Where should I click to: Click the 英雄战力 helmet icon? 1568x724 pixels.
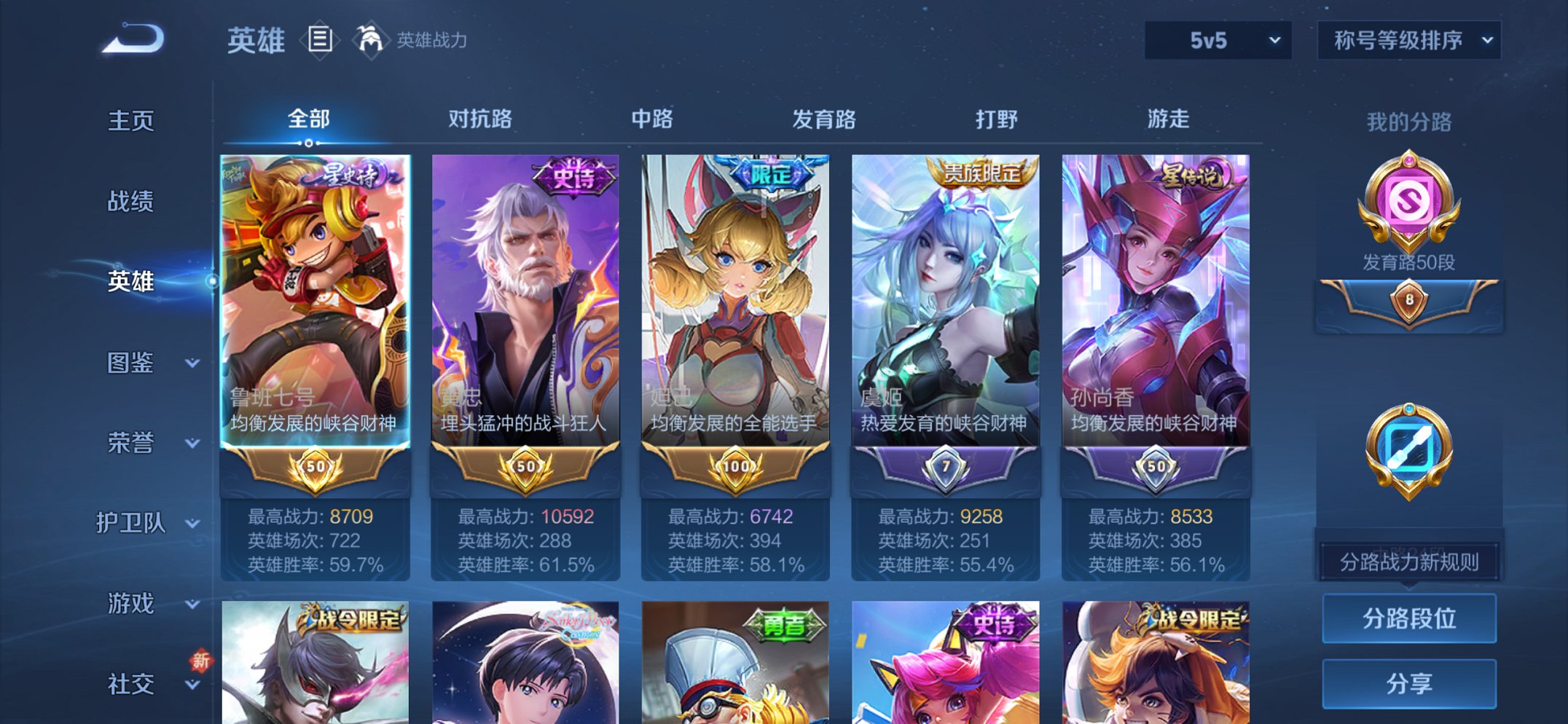[370, 40]
